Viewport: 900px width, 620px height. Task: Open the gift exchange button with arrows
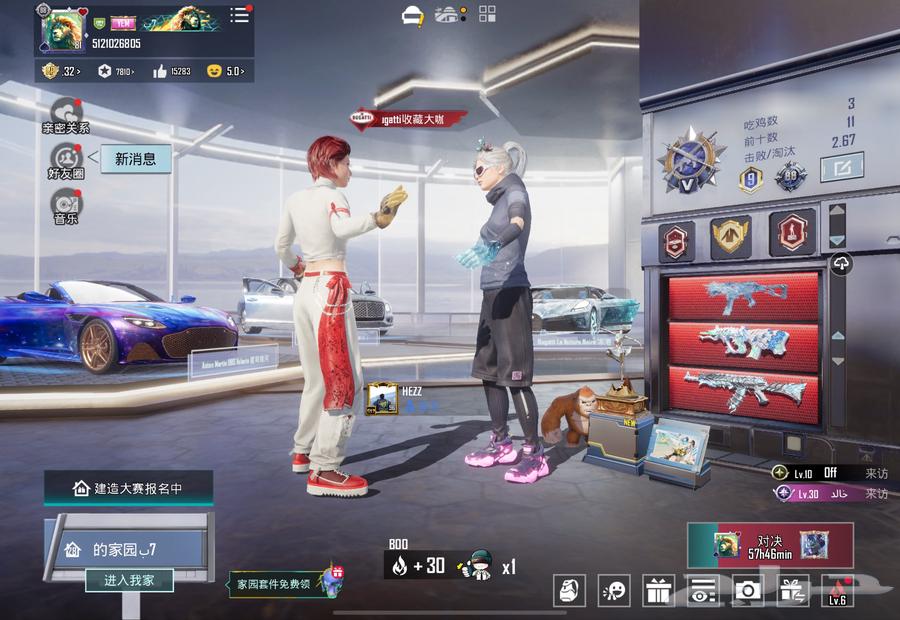click(x=792, y=591)
